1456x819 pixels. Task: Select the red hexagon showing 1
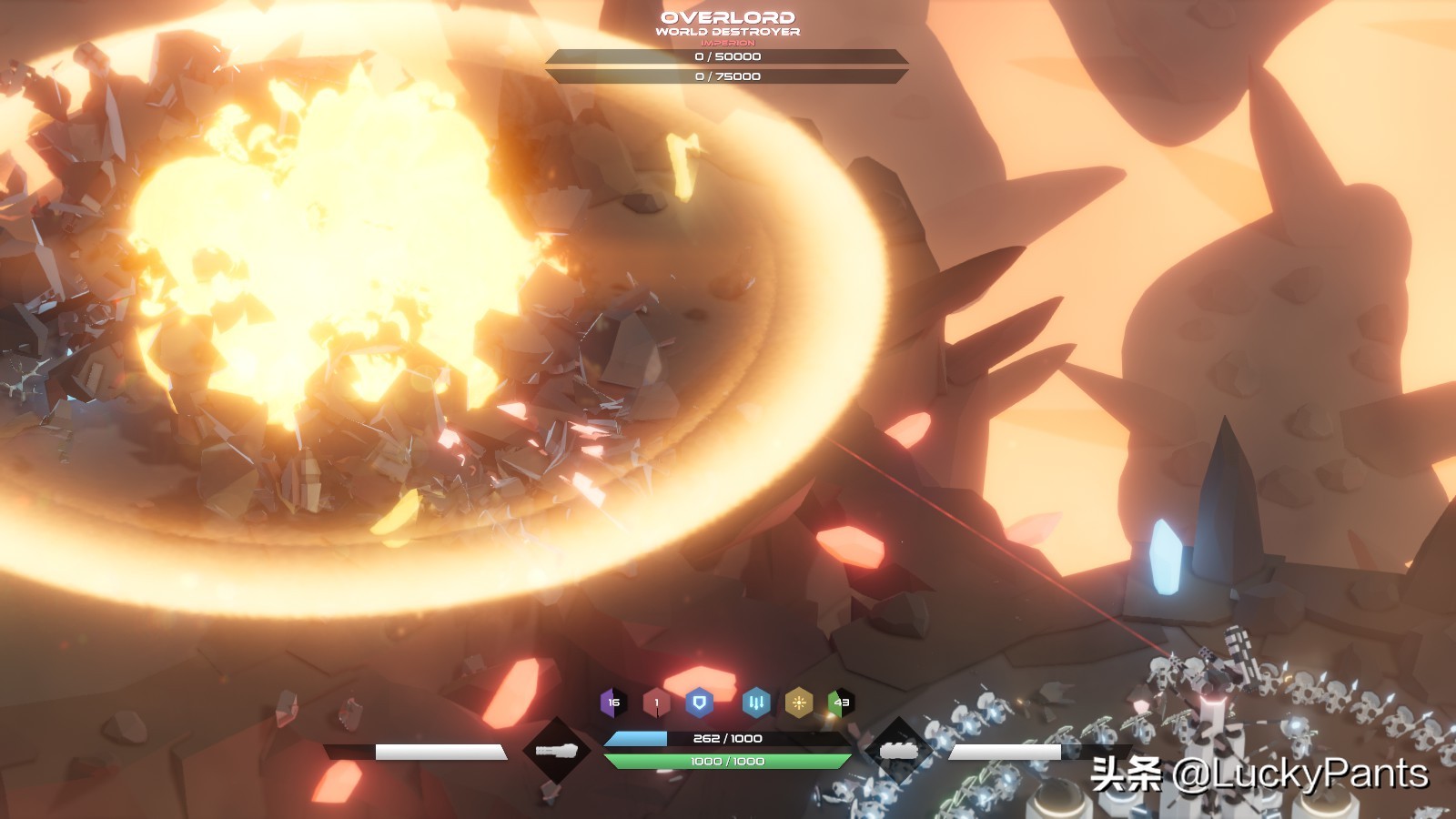pyautogui.click(x=656, y=703)
